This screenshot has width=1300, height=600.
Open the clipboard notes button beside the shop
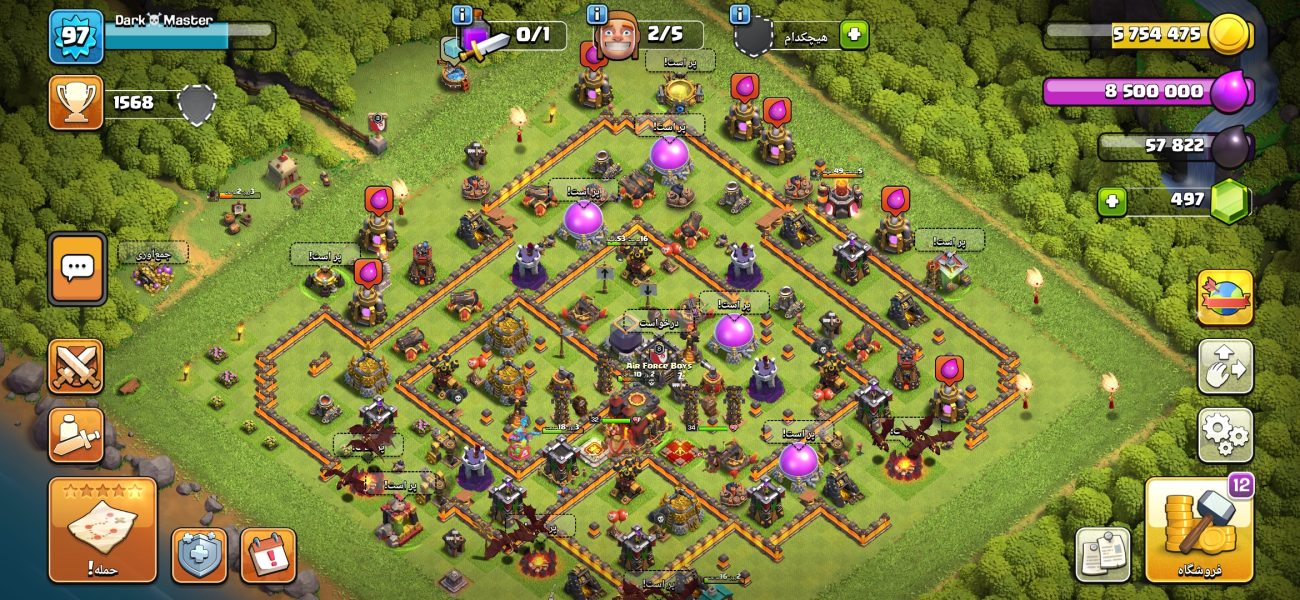[x=1103, y=555]
